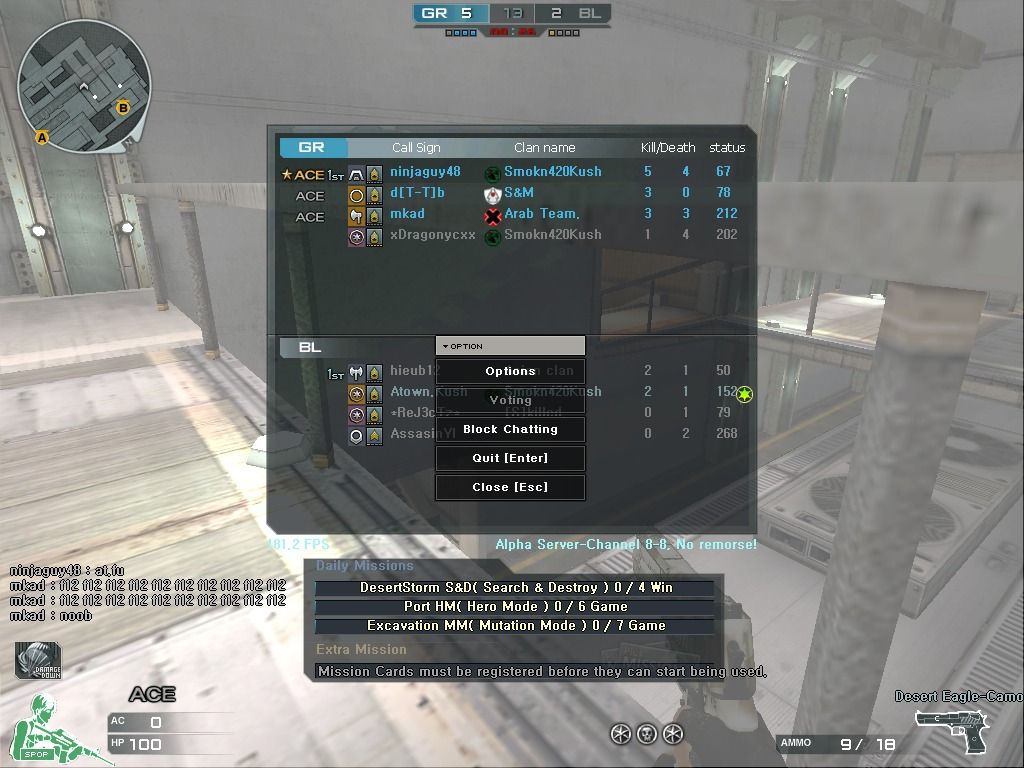Image resolution: width=1024 pixels, height=768 pixels.
Task: Click the Desert Eagle-Camo weapon icon
Action: tap(953, 730)
